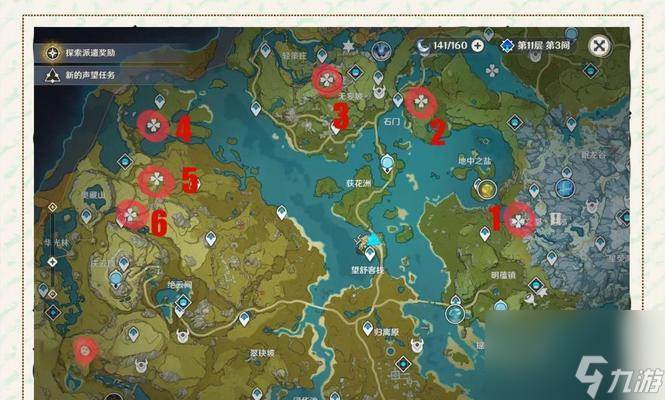Viewport: 665px width, 400px height.
Task: Select the clover marker numbered 4
Action: [153, 125]
